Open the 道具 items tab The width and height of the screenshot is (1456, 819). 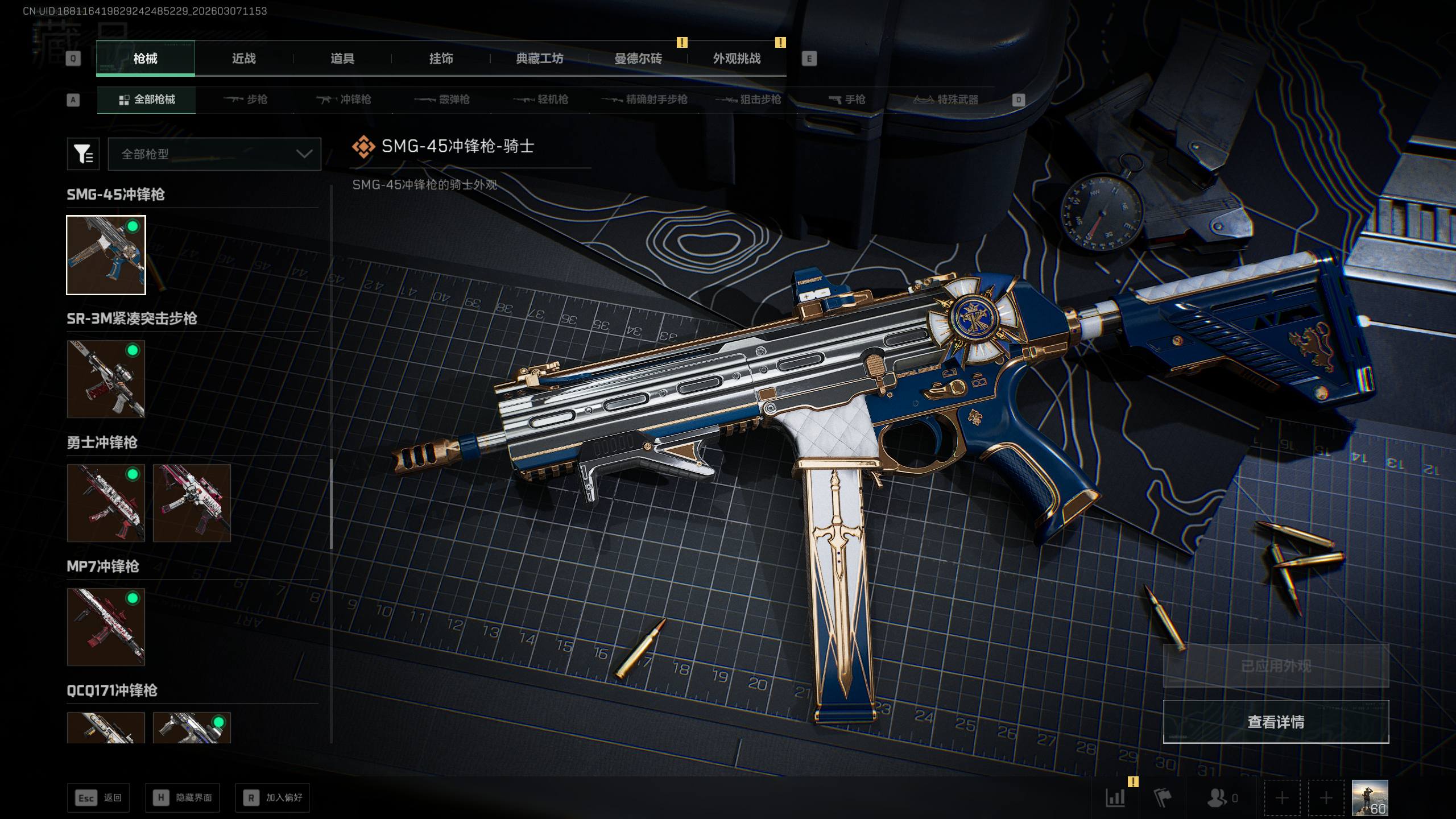point(342,59)
